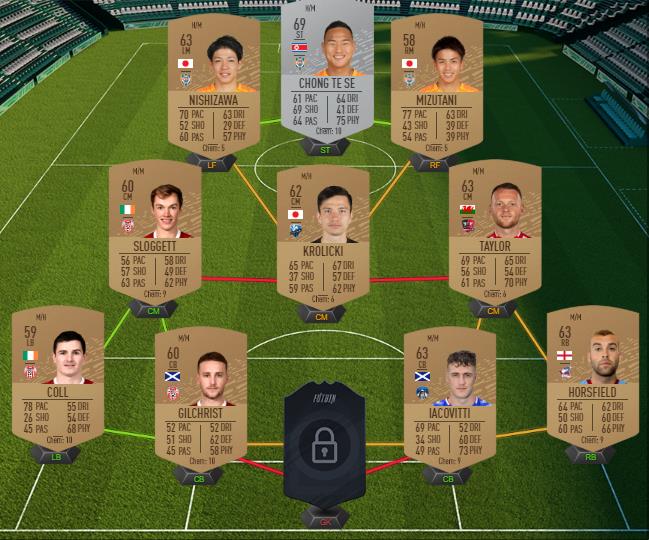
Task: Select the Nishizawa player card
Action: coord(213,84)
